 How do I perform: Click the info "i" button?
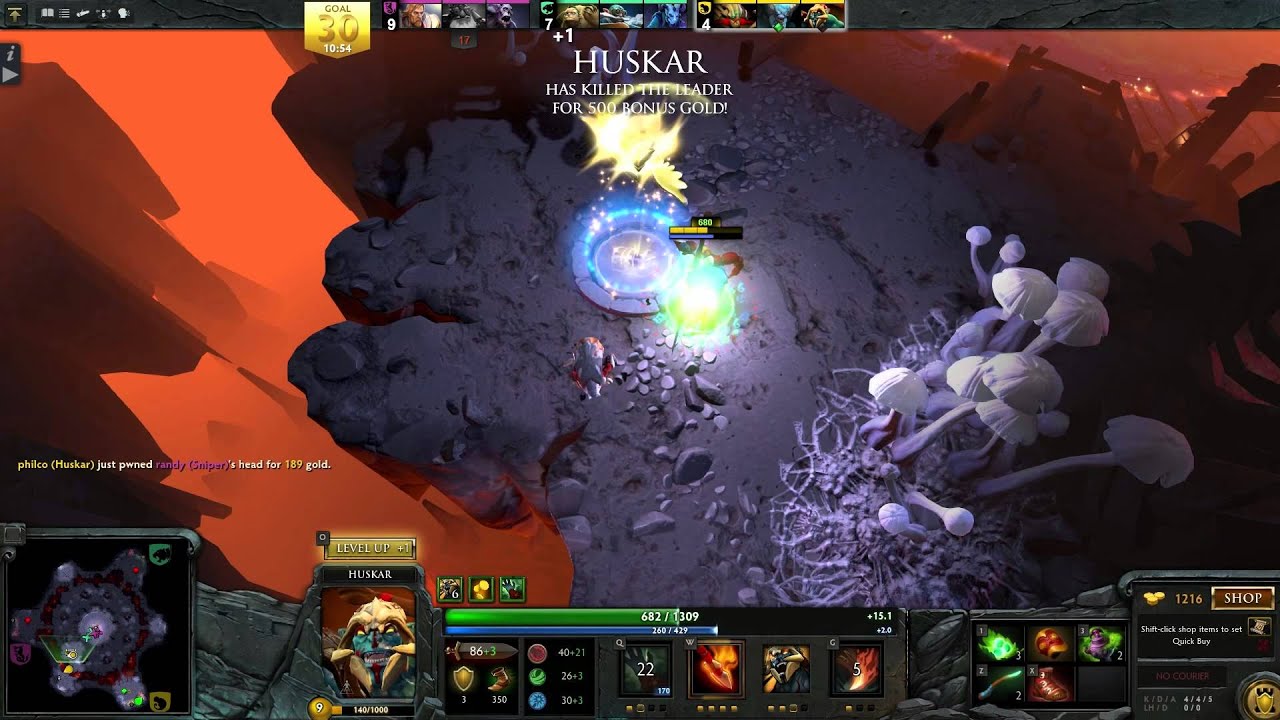[x=9, y=54]
